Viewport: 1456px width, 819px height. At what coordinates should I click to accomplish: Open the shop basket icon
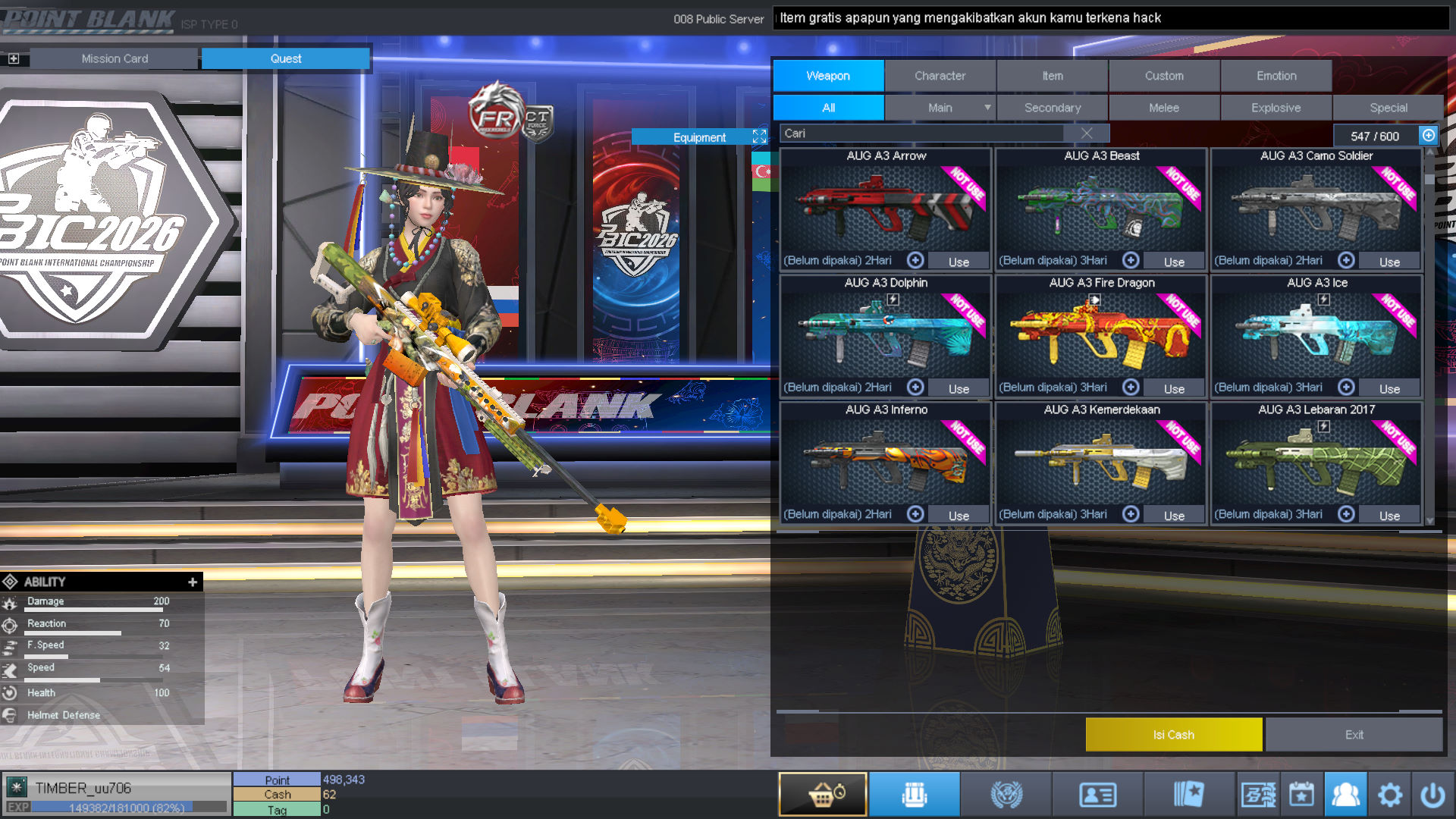click(823, 795)
